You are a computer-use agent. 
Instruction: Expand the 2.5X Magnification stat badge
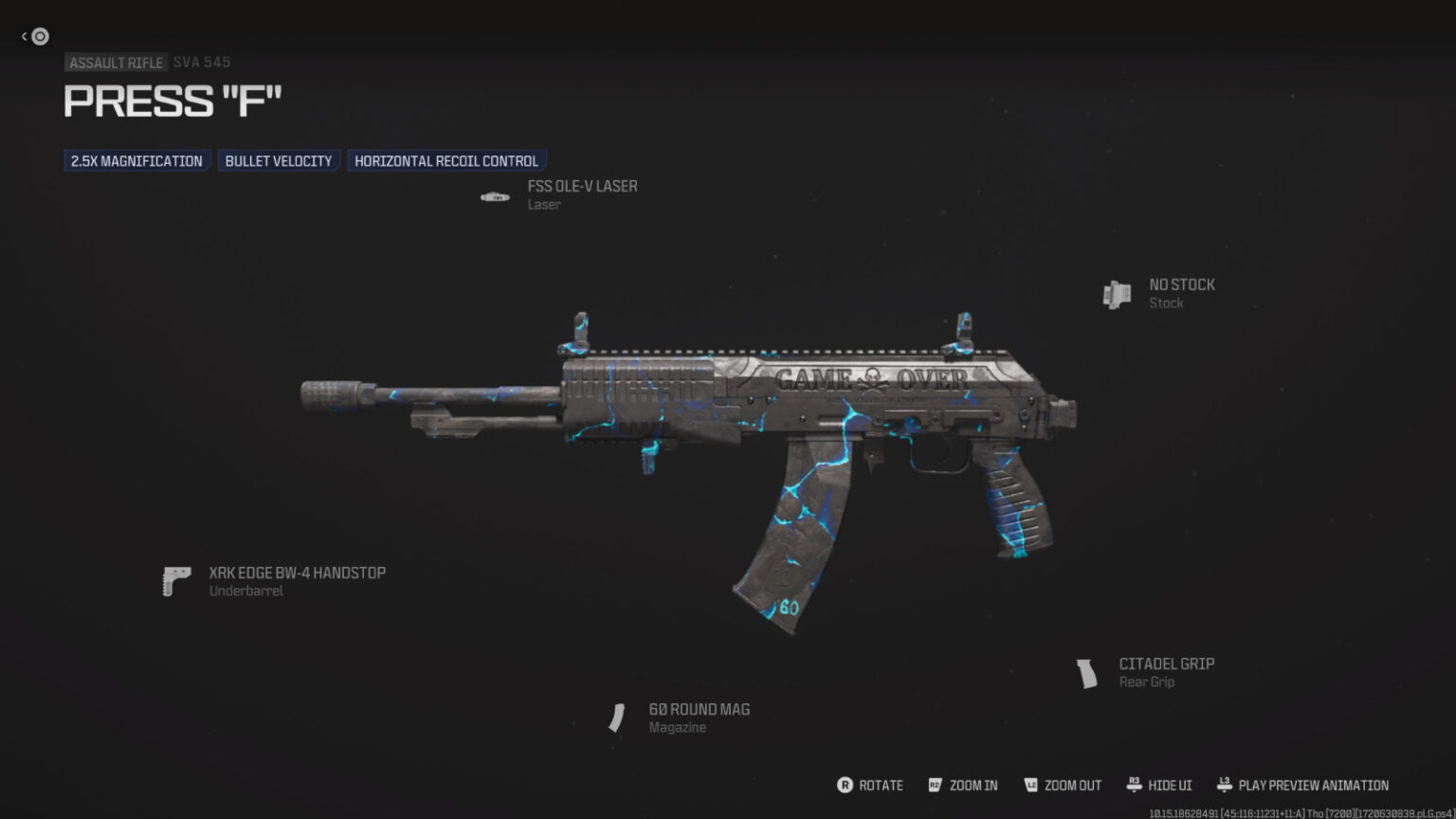point(136,160)
